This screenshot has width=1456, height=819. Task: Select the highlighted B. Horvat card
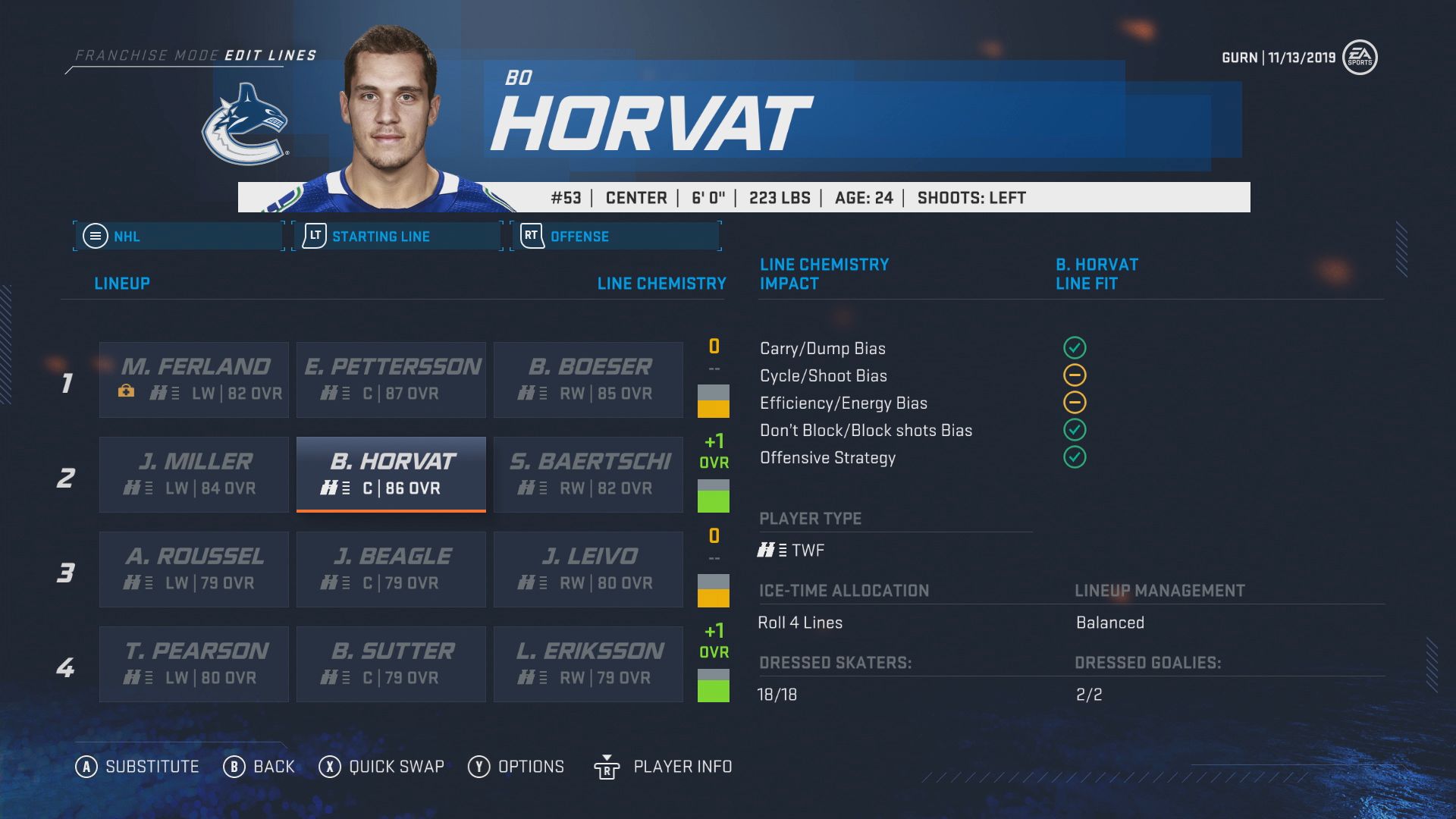click(x=391, y=474)
